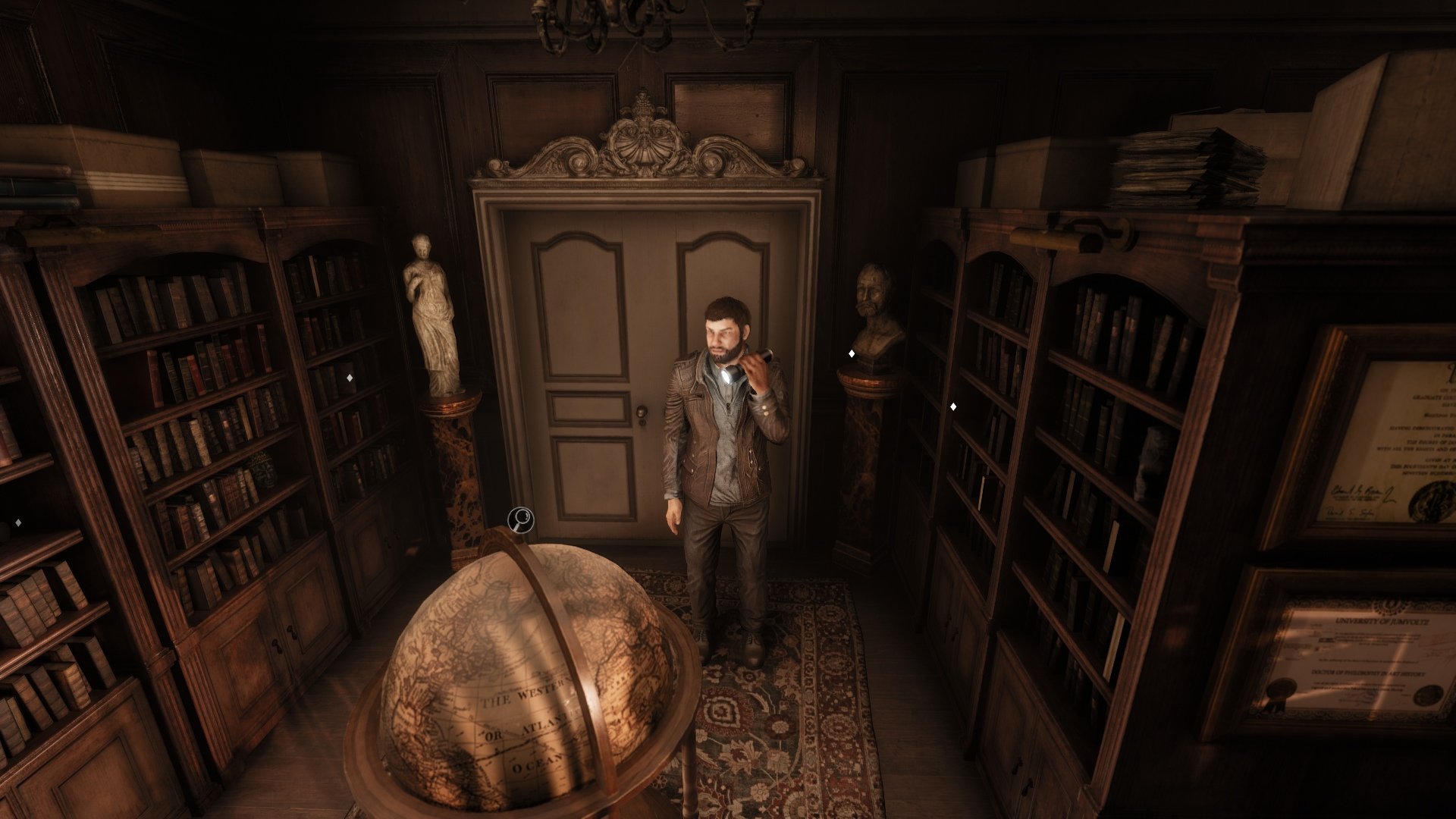The height and width of the screenshot is (819, 1456).
Task: Choose the diamond marker on the right bookshelf
Action: [953, 407]
